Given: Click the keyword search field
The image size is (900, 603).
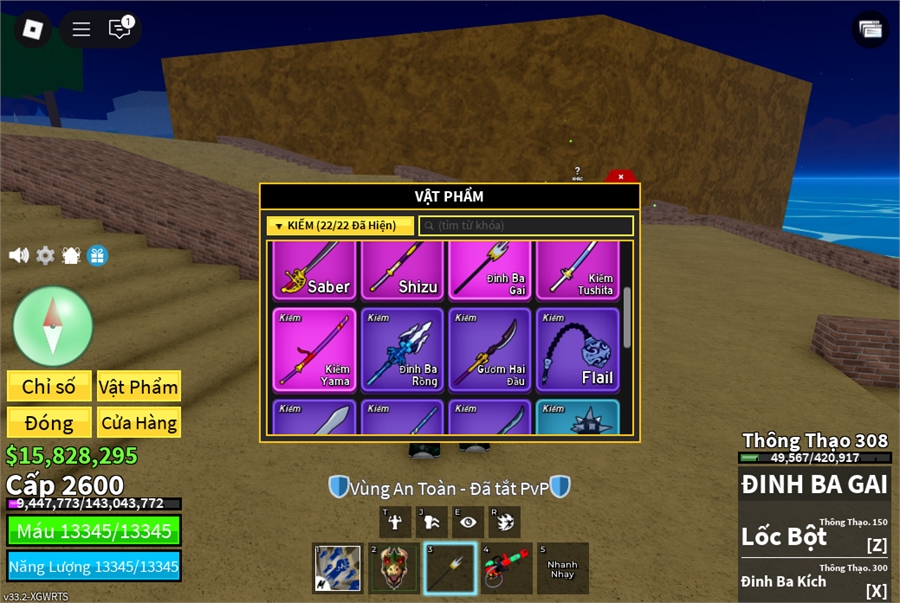Looking at the screenshot, I should [526, 226].
